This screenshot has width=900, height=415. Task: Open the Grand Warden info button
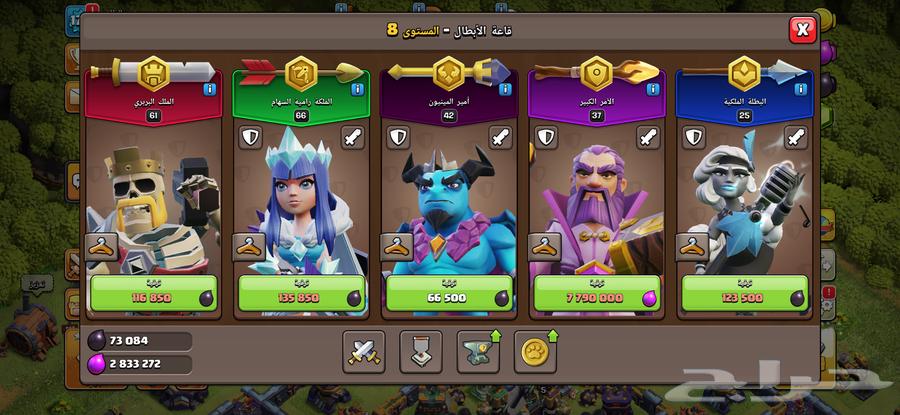click(655, 89)
